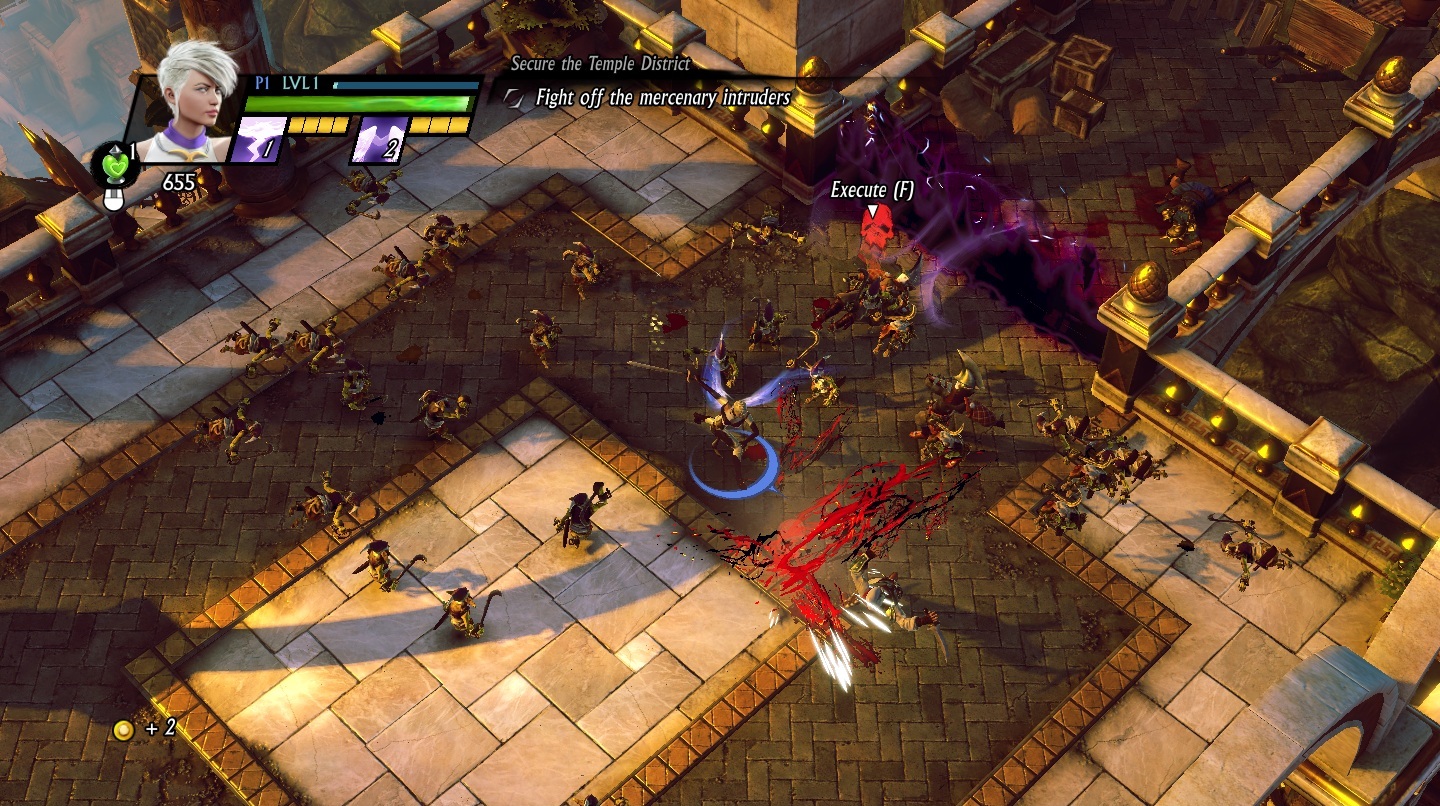Click the 'Secure the Temple District' quest title
1440x806 pixels.
pyautogui.click(x=600, y=64)
